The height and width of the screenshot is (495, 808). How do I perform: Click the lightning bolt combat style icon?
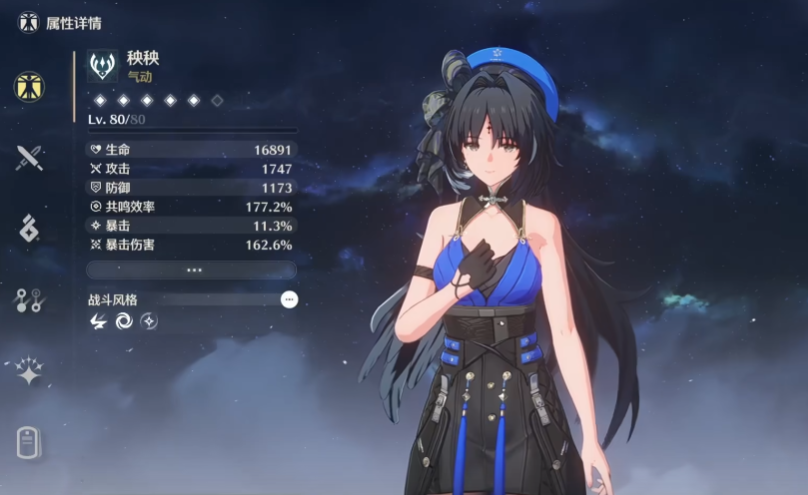click(x=99, y=321)
